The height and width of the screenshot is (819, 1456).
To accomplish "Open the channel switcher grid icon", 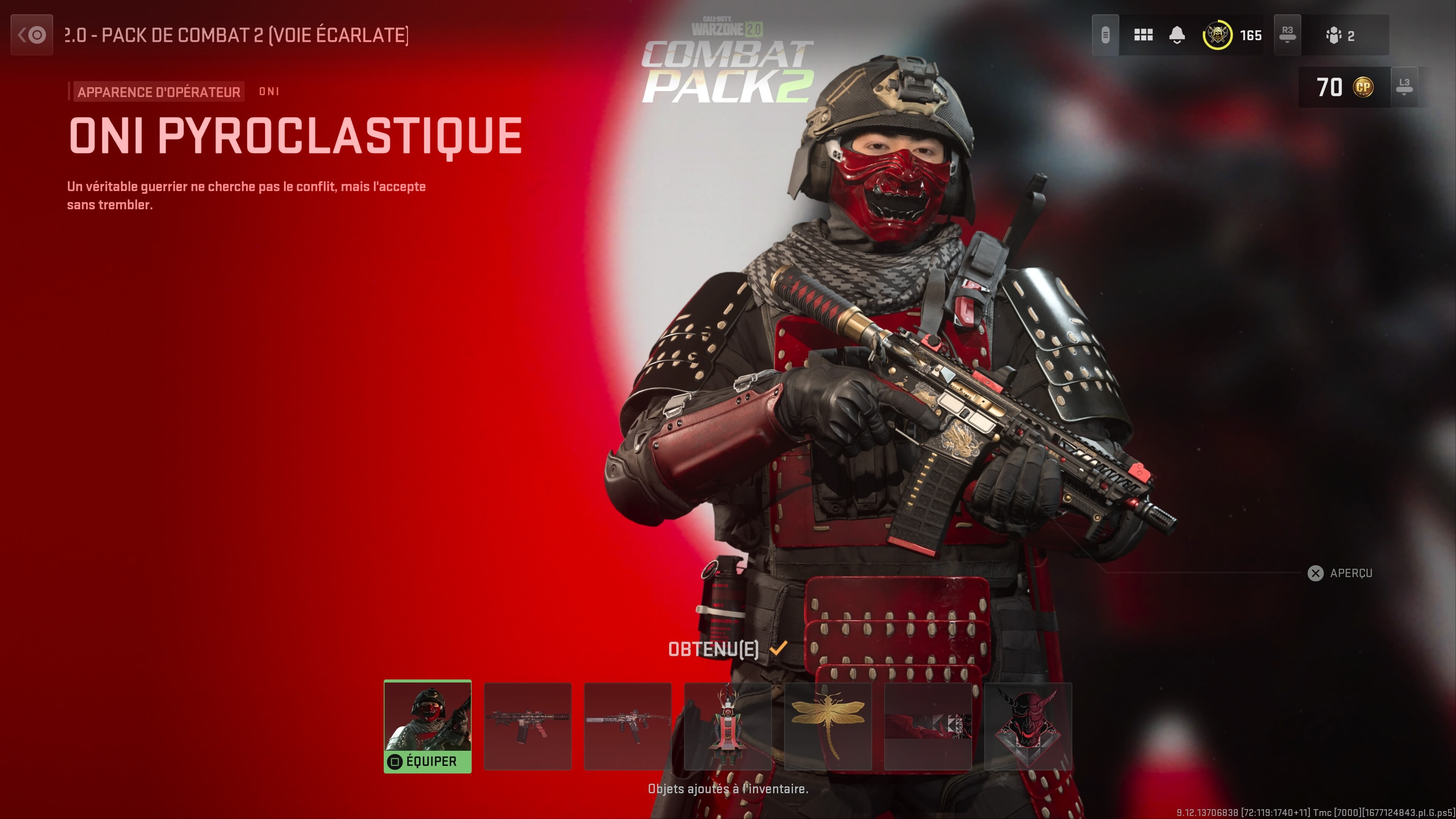I will 1143,35.
